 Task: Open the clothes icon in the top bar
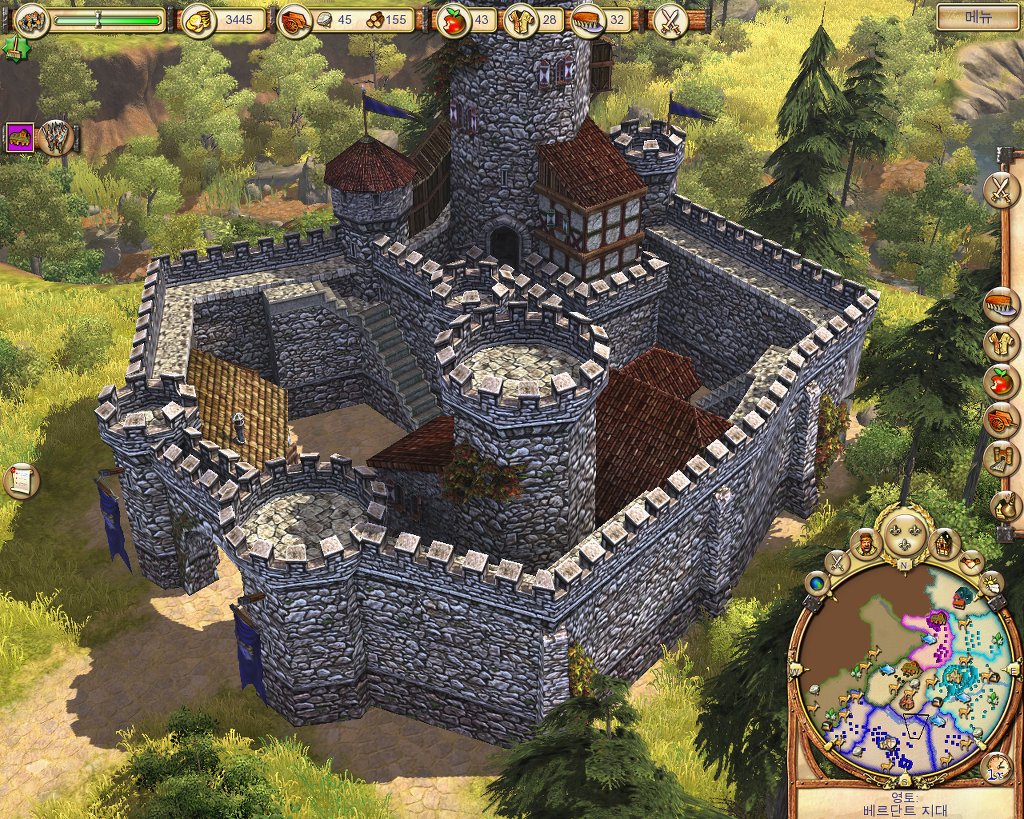pos(519,20)
